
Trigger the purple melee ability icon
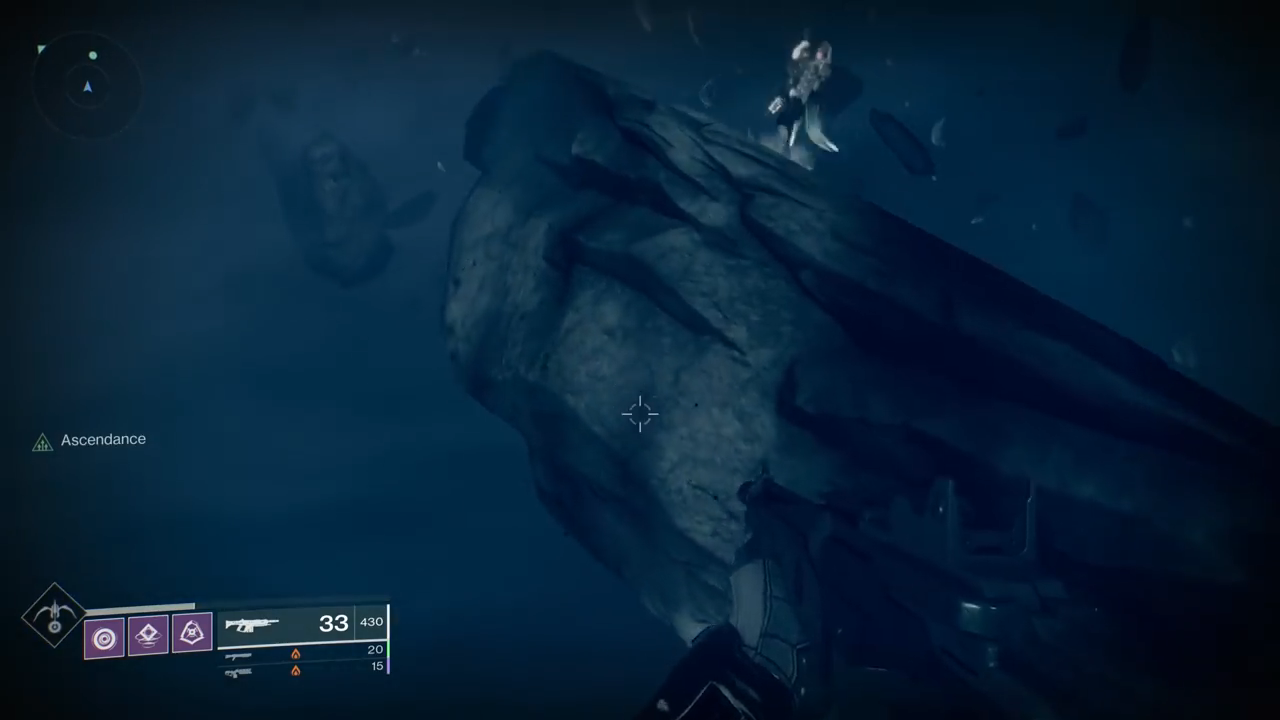coord(192,633)
